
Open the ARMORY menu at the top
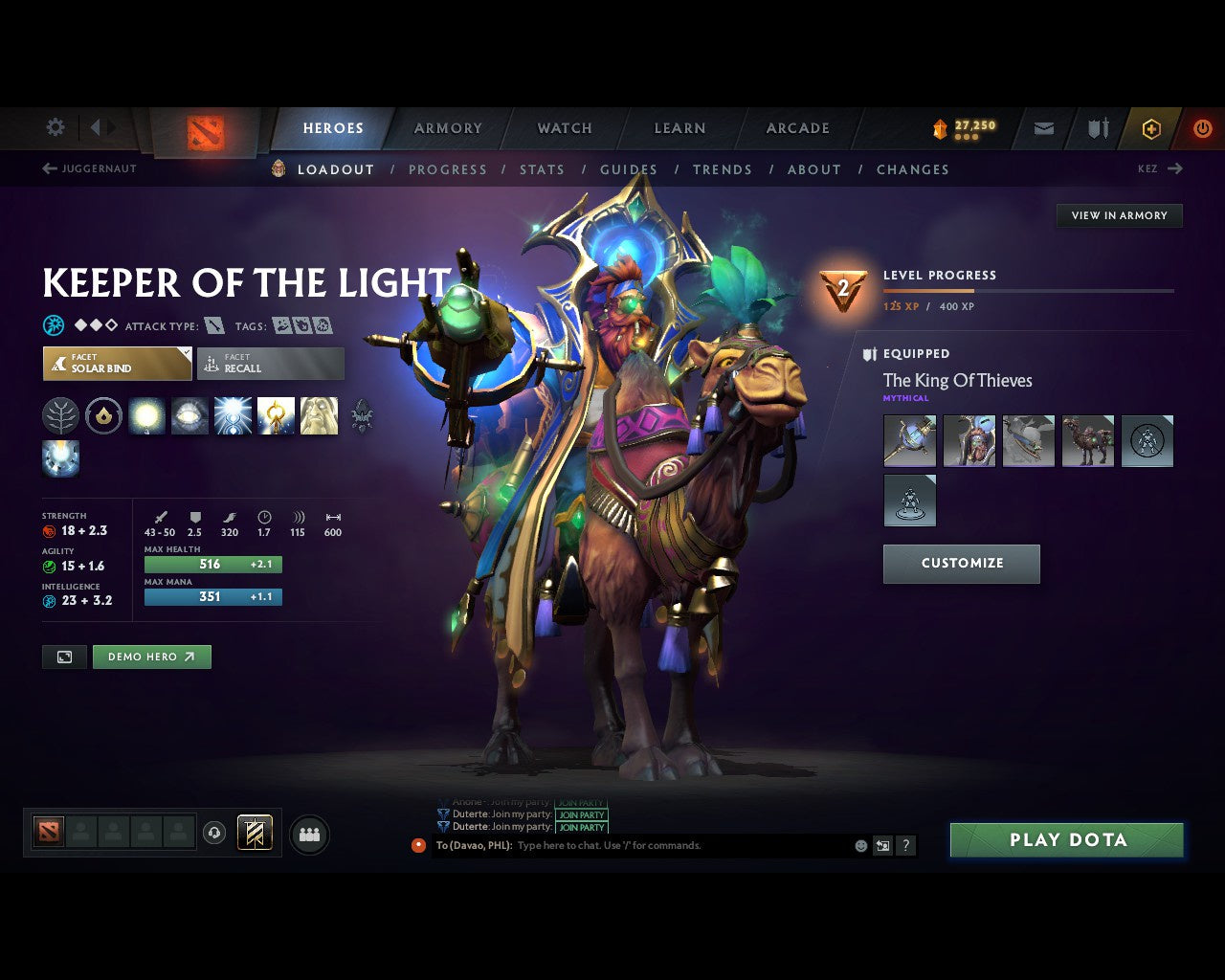click(447, 128)
